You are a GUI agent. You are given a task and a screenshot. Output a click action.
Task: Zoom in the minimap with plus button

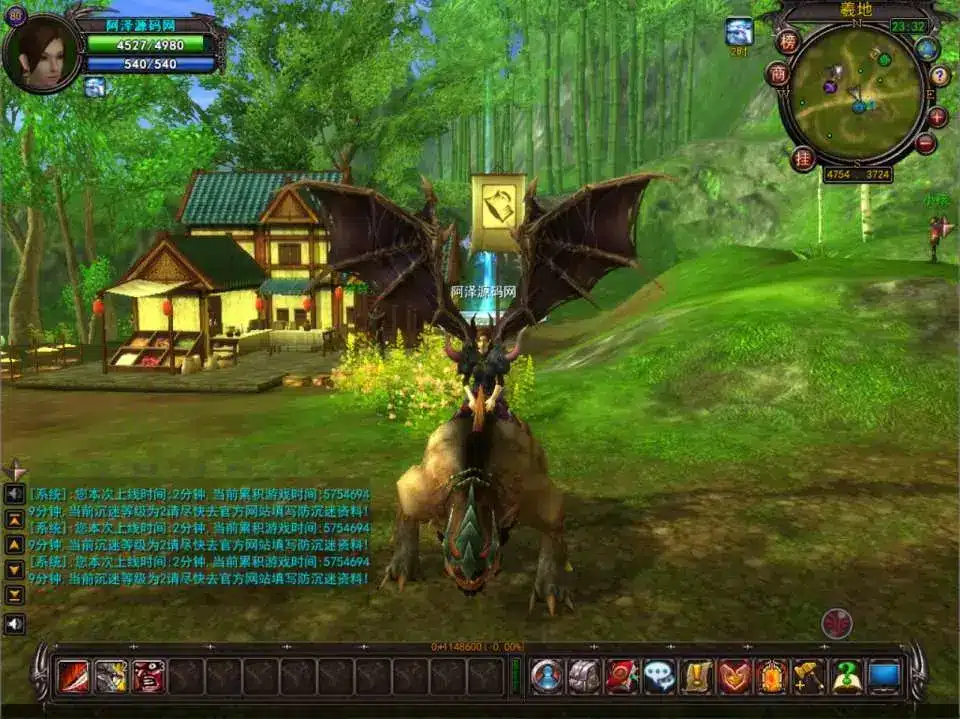click(938, 117)
